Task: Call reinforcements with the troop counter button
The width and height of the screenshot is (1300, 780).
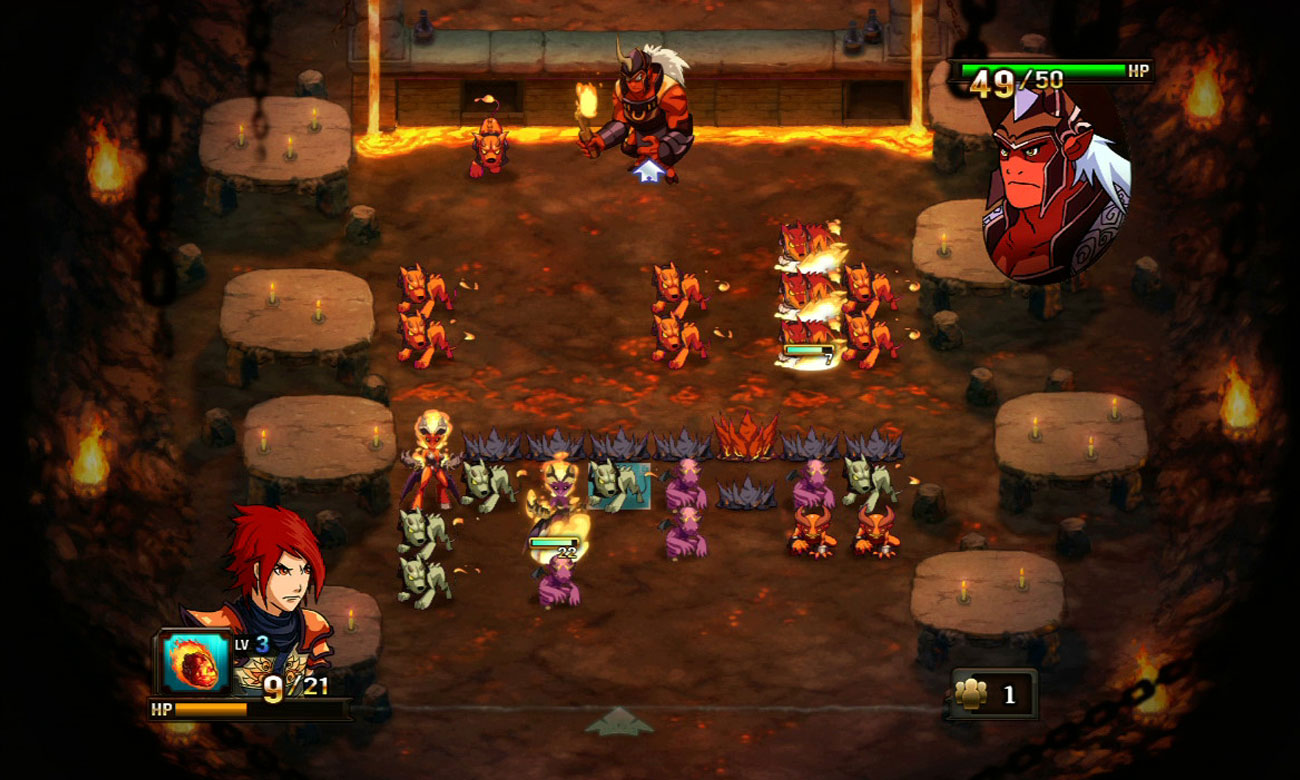Action: pyautogui.click(x=992, y=694)
